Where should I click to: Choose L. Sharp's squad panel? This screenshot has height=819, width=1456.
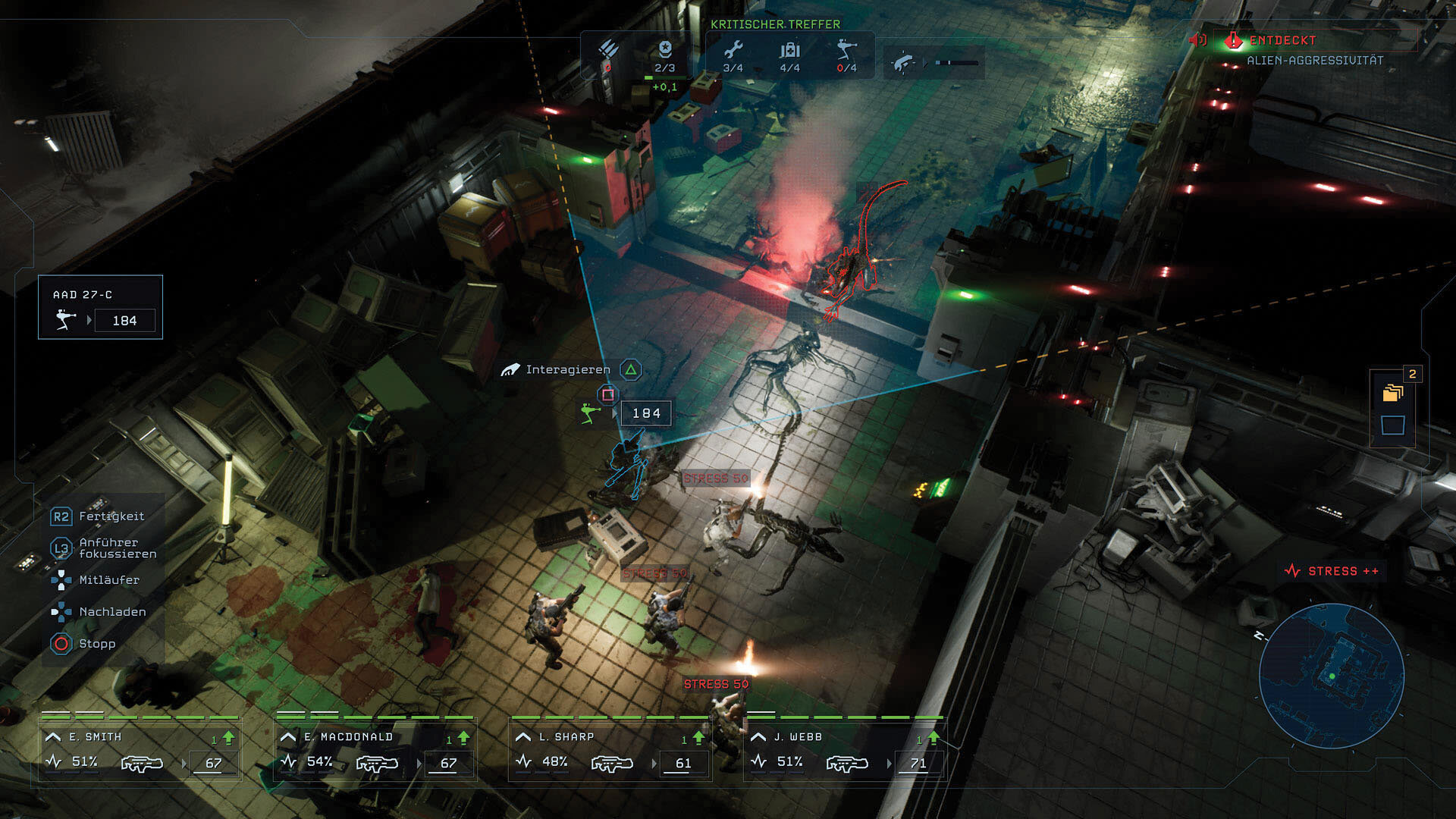[x=610, y=751]
